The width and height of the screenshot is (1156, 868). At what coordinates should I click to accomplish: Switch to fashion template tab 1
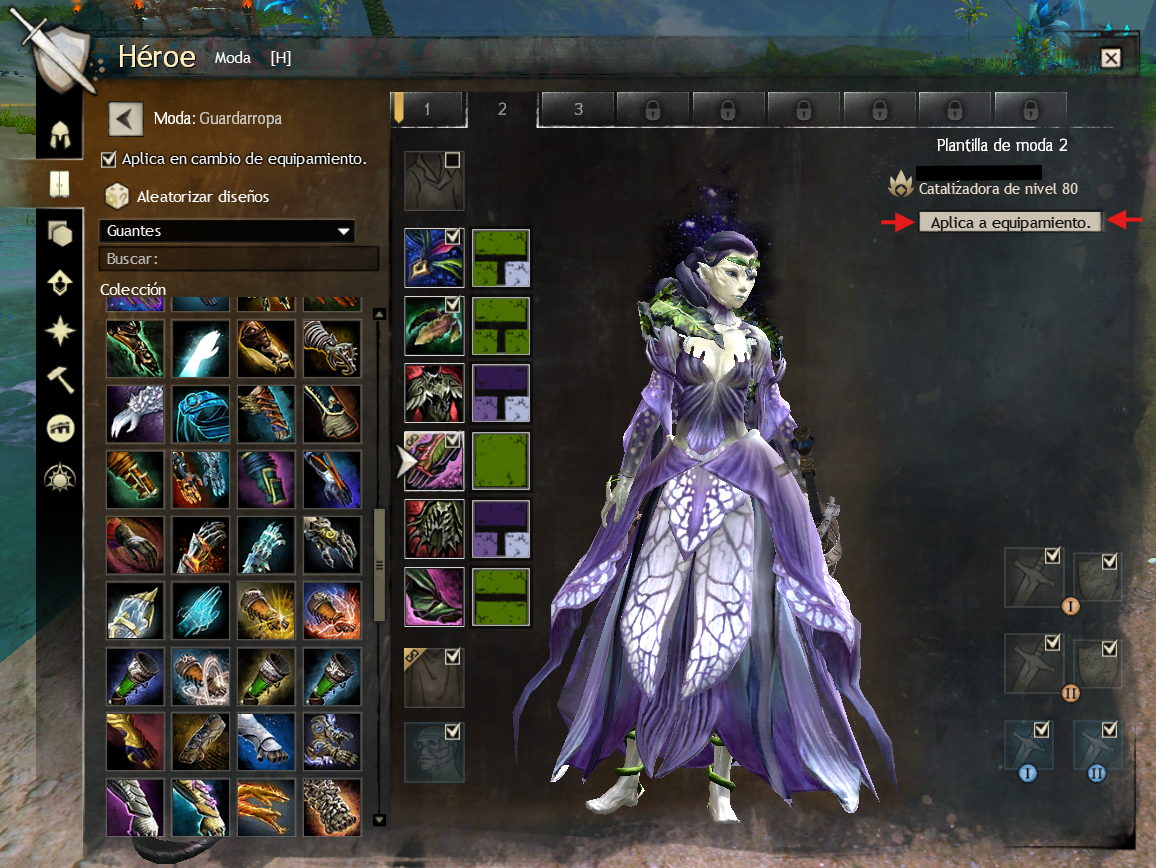427,109
